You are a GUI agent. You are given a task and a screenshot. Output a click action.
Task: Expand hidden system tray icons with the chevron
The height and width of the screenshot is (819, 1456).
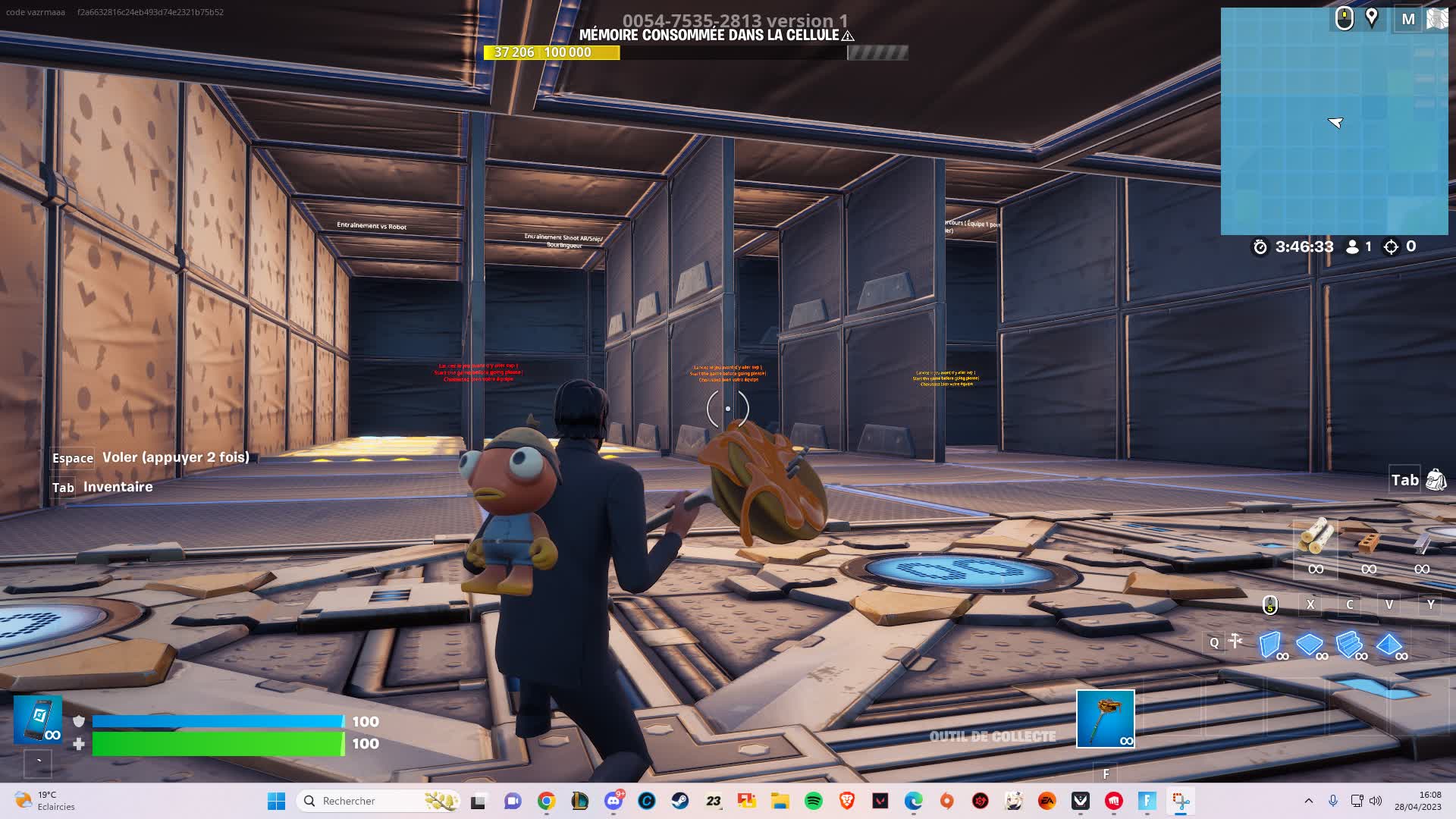coord(1308,801)
